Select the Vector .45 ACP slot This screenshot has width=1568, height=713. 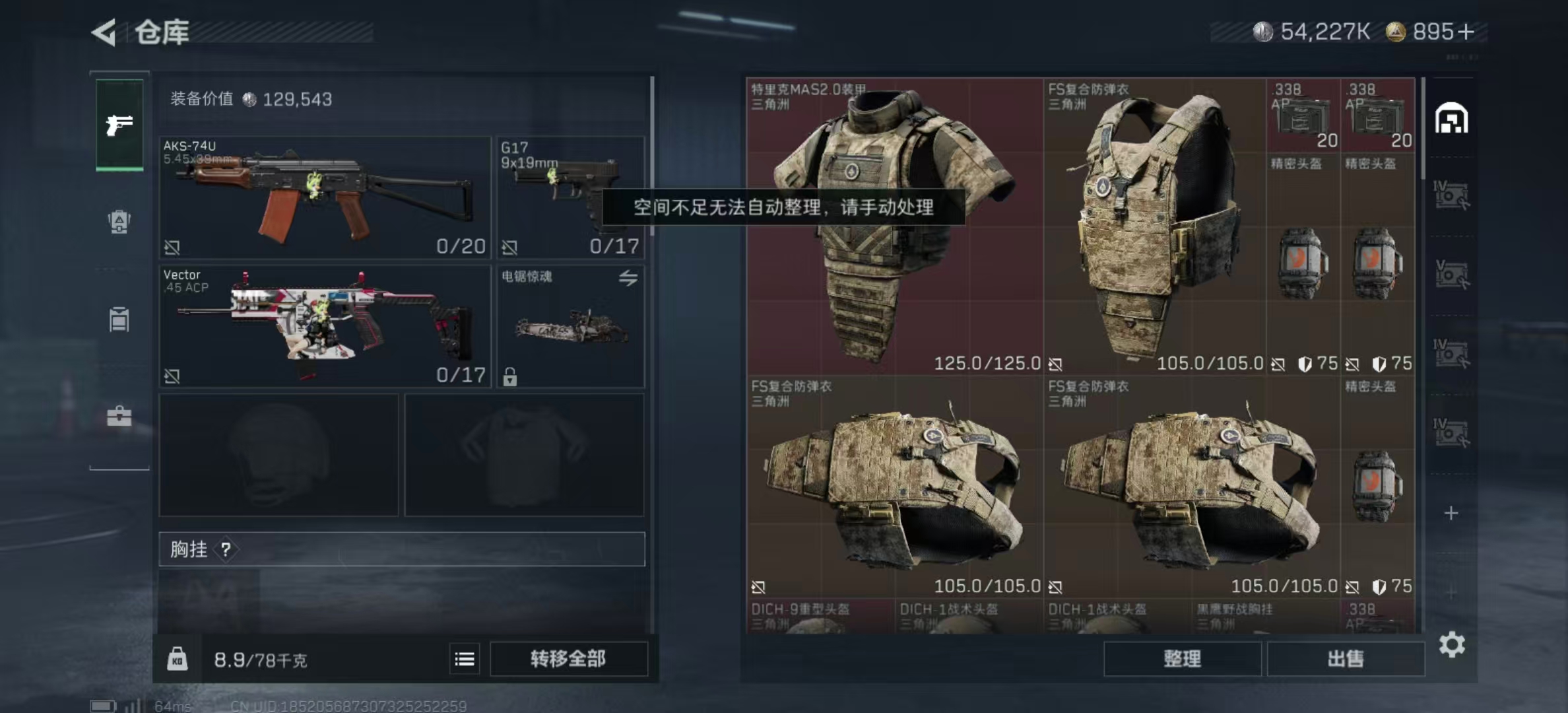tap(325, 326)
